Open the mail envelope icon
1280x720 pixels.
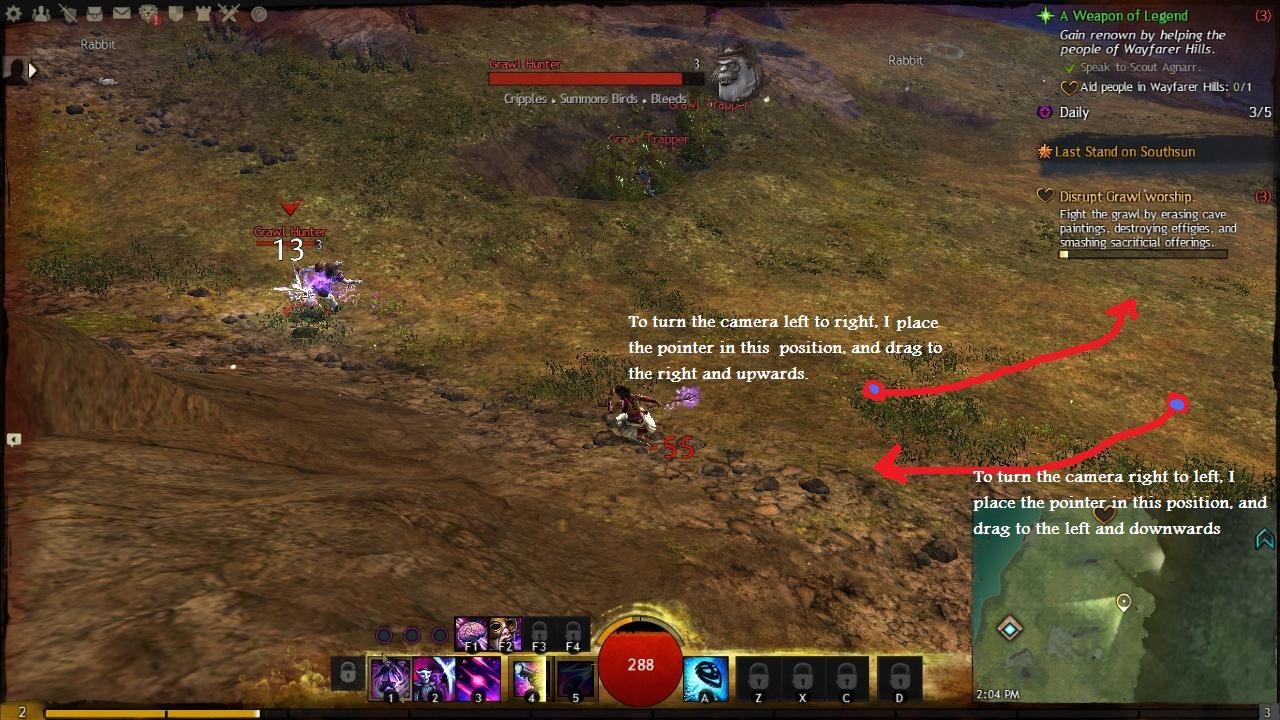121,14
